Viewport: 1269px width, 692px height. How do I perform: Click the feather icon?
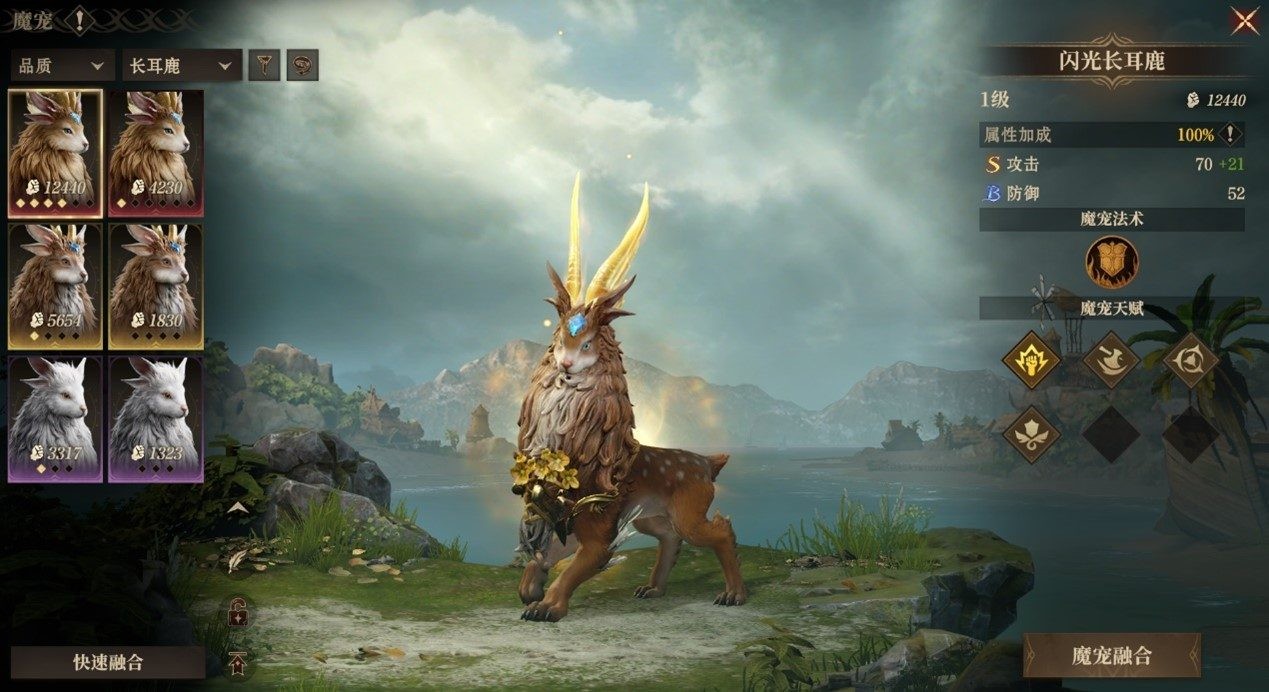[x=237, y=562]
